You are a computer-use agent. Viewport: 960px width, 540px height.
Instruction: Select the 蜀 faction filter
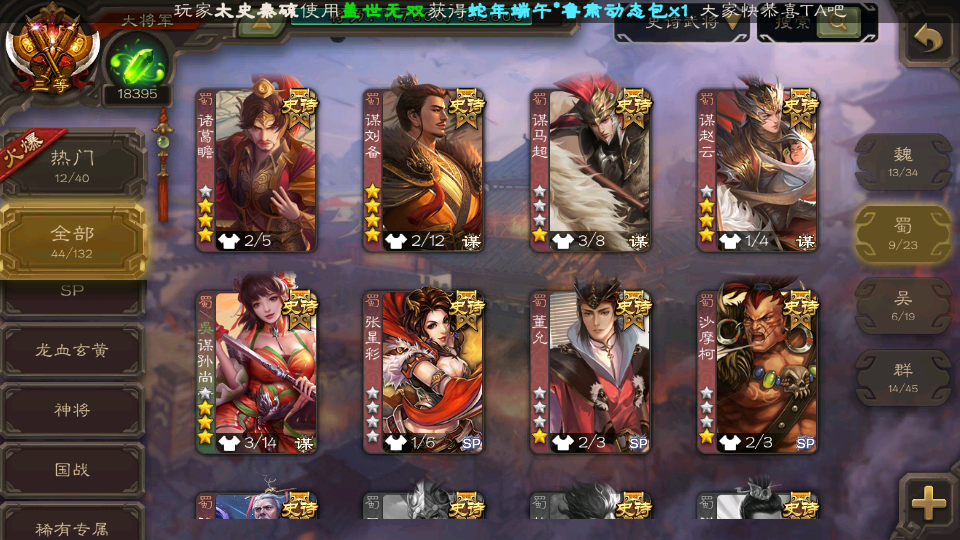(x=902, y=234)
